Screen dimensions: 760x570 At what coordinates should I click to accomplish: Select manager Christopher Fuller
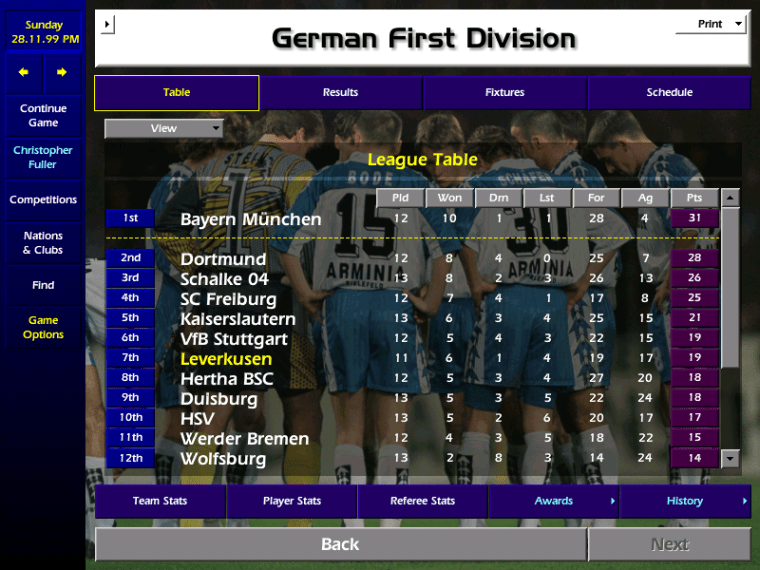point(43,157)
